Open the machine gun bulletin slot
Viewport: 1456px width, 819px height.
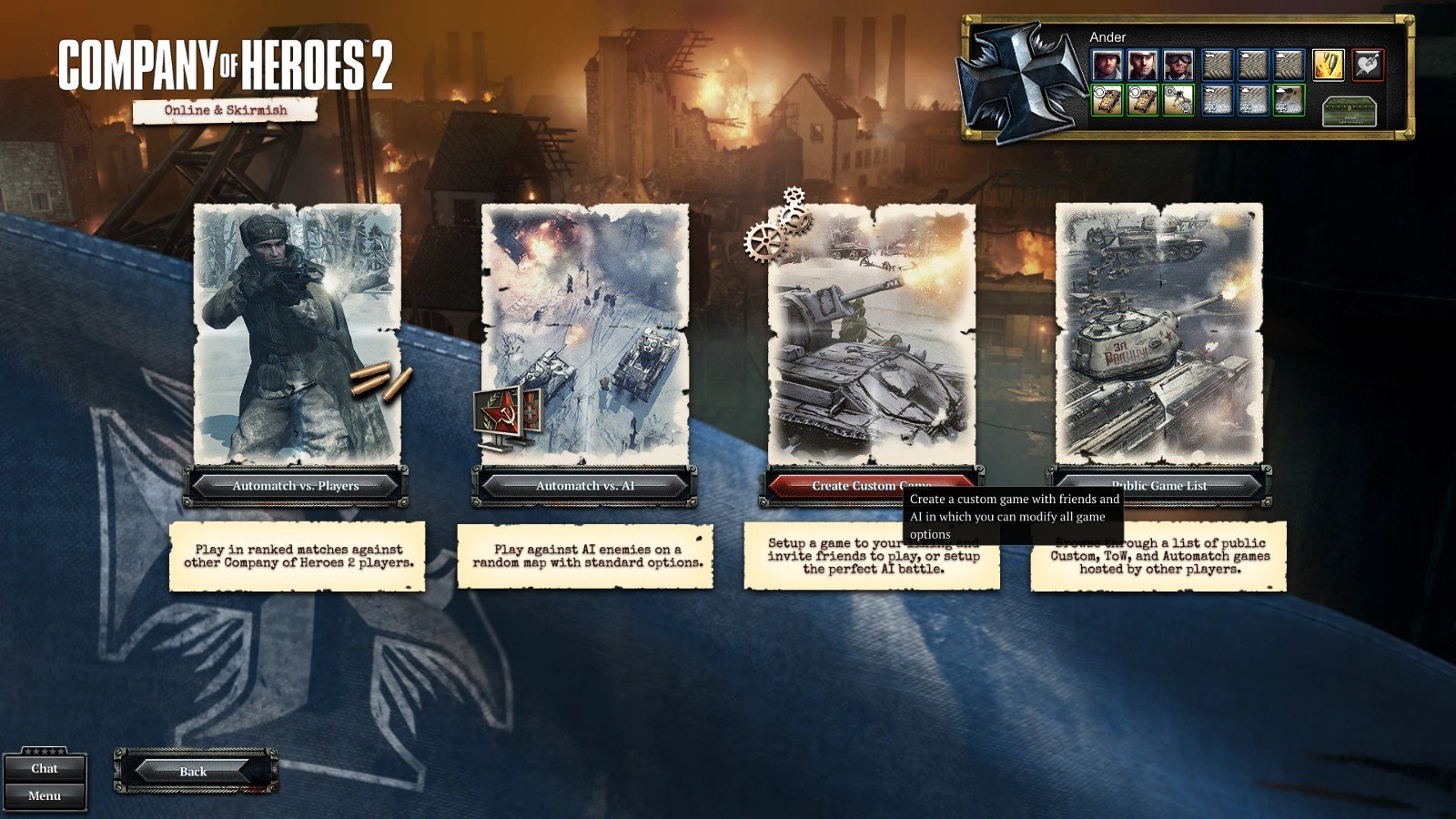click(1178, 100)
